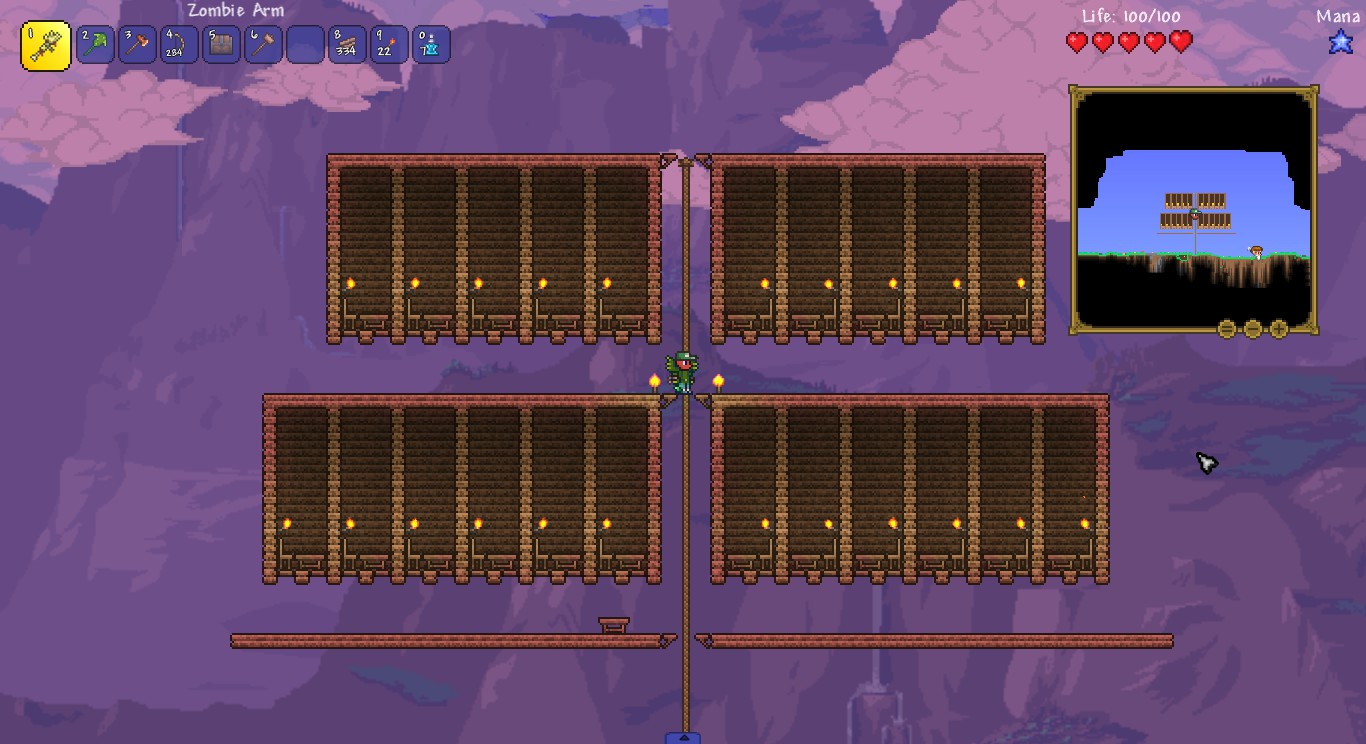Viewport: 1366px width, 744px height.
Task: Click the empty seventh hotbar slot
Action: click(x=305, y=44)
